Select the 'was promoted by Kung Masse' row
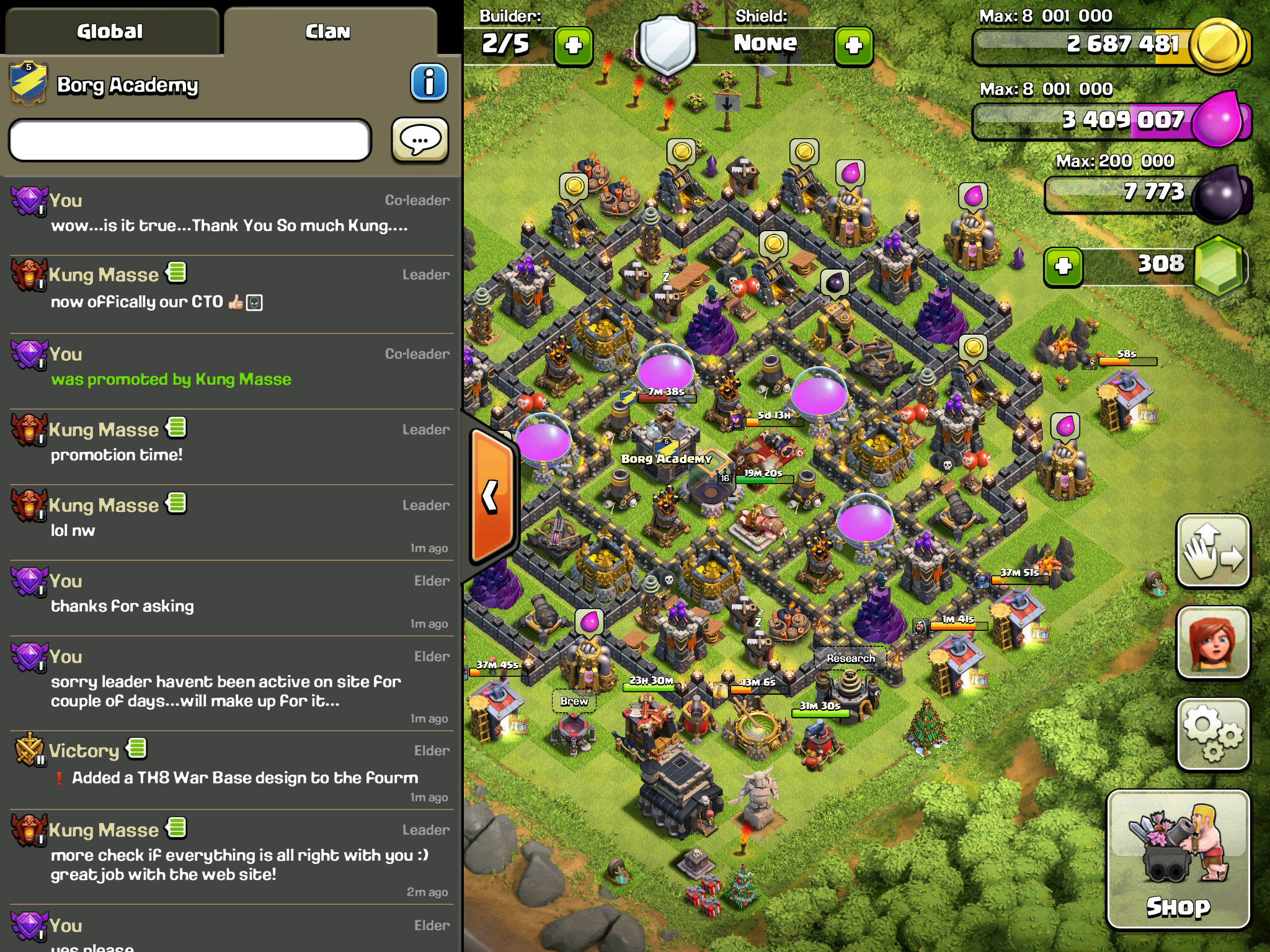This screenshot has width=1270, height=952. tap(171, 379)
